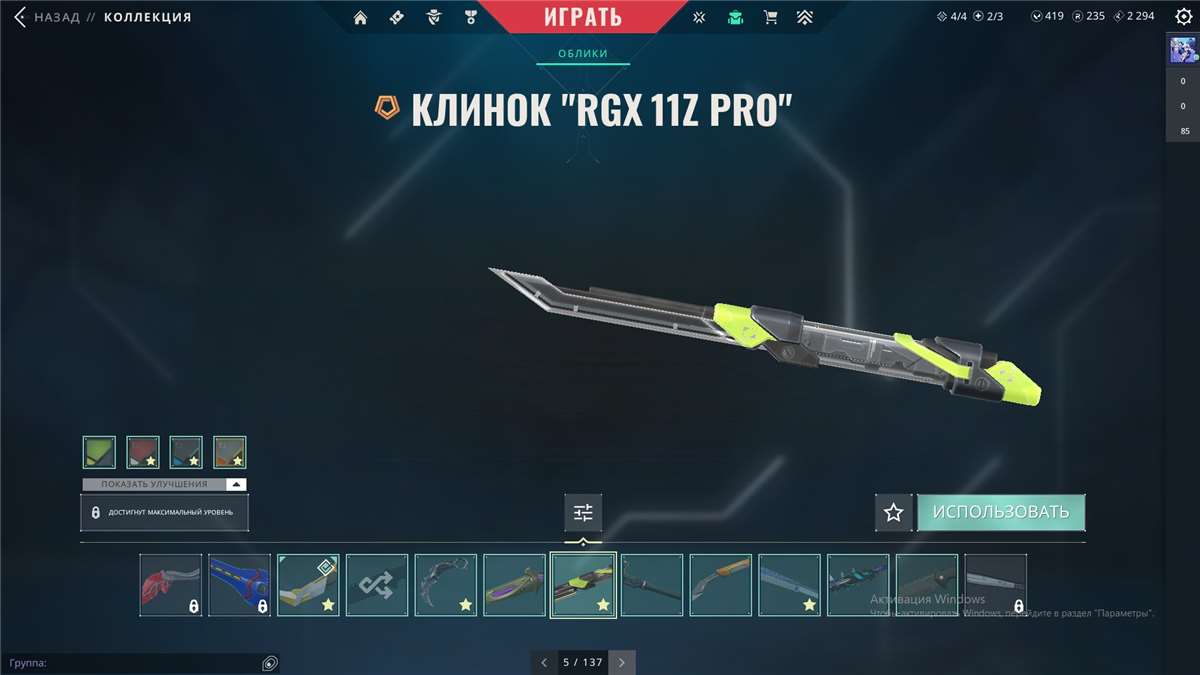1200x675 pixels.
Task: Select the orange color variant swatch
Action: click(x=230, y=452)
